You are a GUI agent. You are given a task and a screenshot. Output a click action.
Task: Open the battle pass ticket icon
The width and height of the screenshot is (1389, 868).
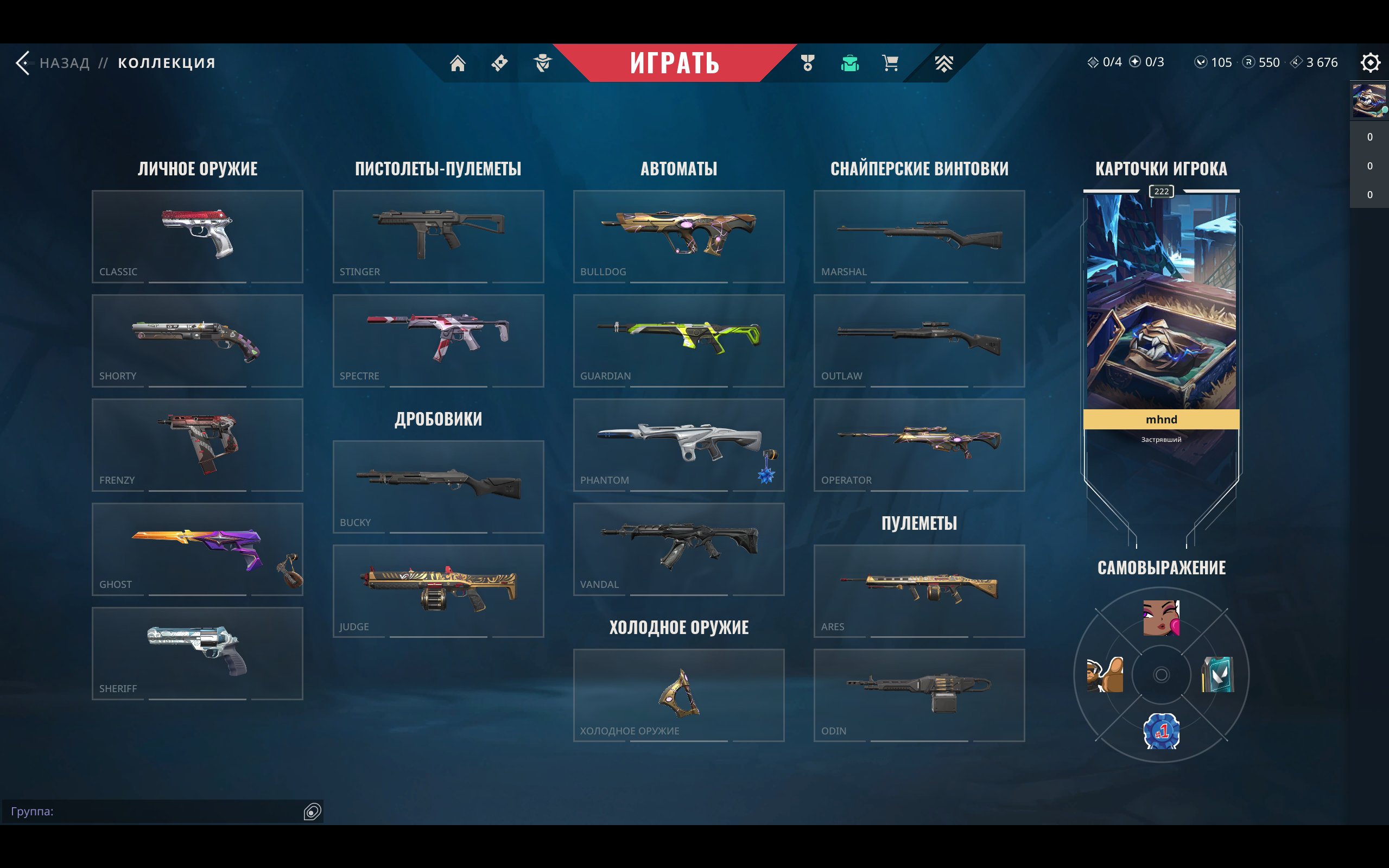499,63
